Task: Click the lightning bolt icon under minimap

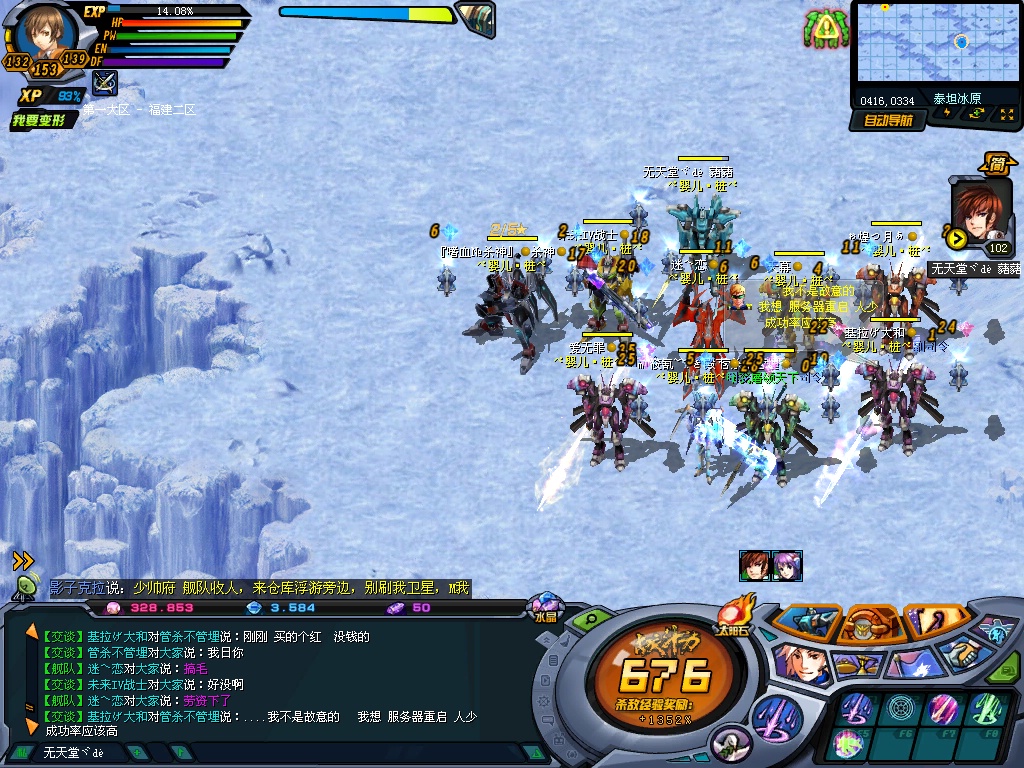Action: coord(947,113)
